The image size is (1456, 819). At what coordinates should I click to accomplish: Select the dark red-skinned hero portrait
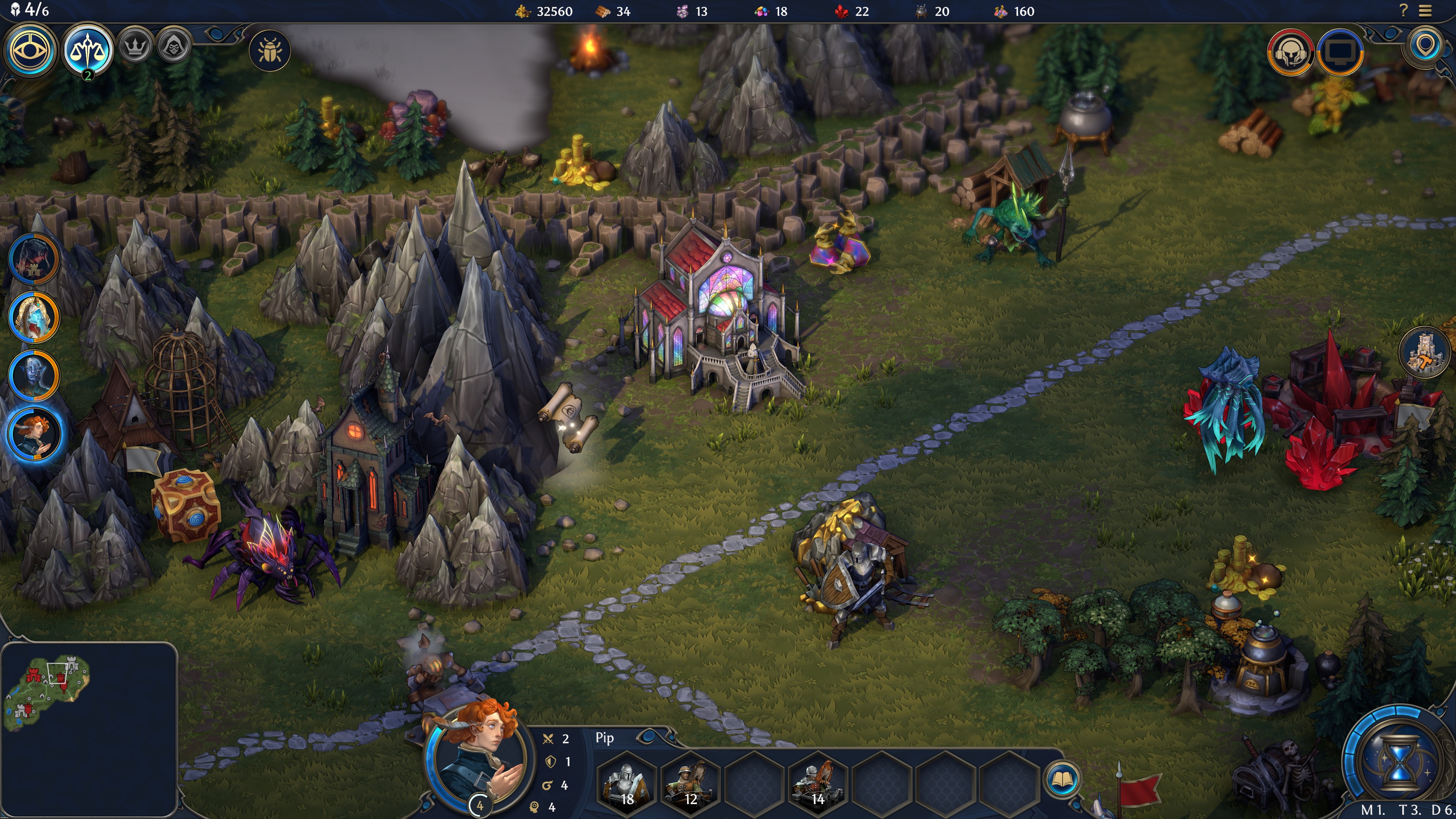click(33, 259)
